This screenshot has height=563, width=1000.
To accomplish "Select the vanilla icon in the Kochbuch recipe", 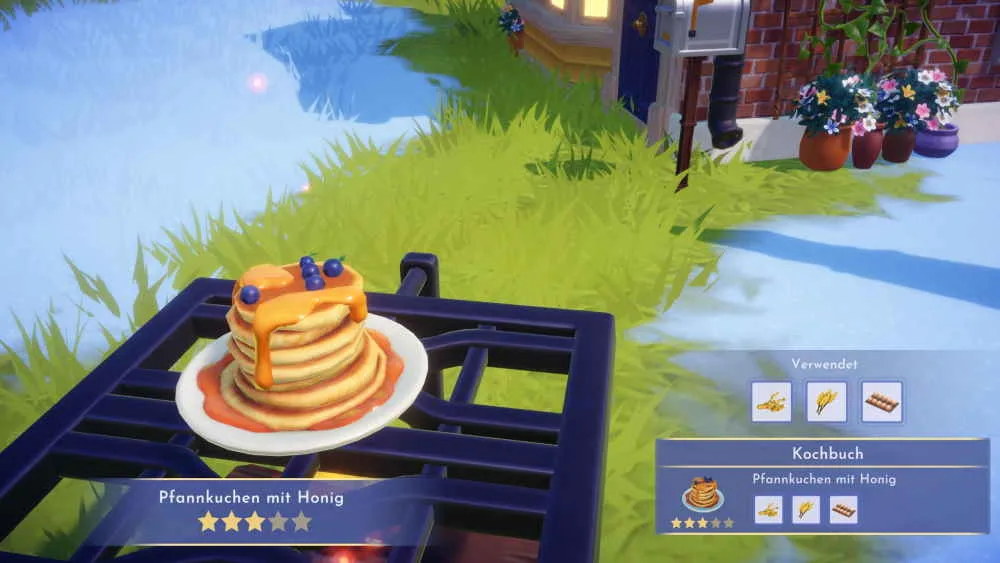I will (768, 510).
